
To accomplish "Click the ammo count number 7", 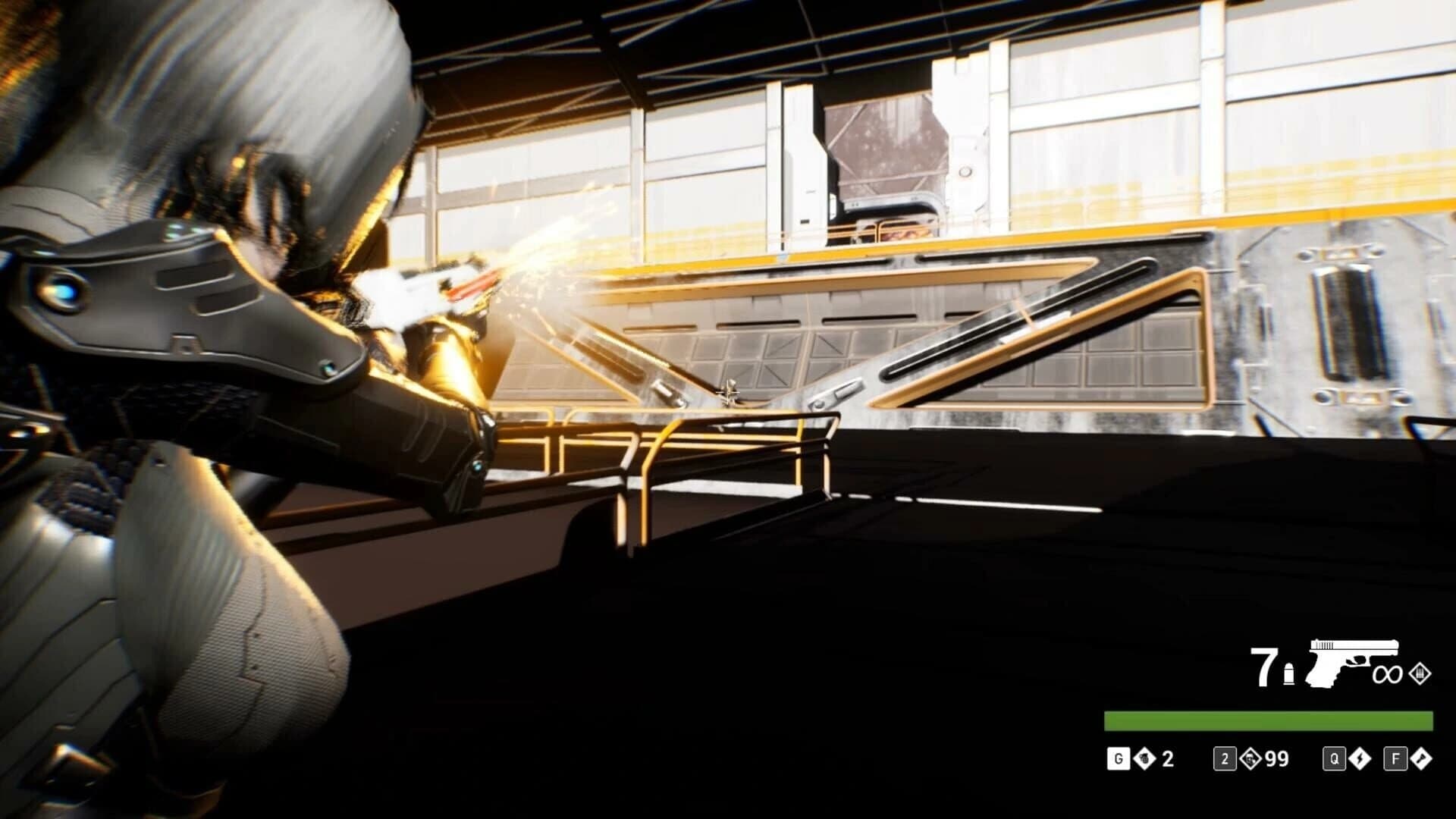I will [x=1264, y=666].
